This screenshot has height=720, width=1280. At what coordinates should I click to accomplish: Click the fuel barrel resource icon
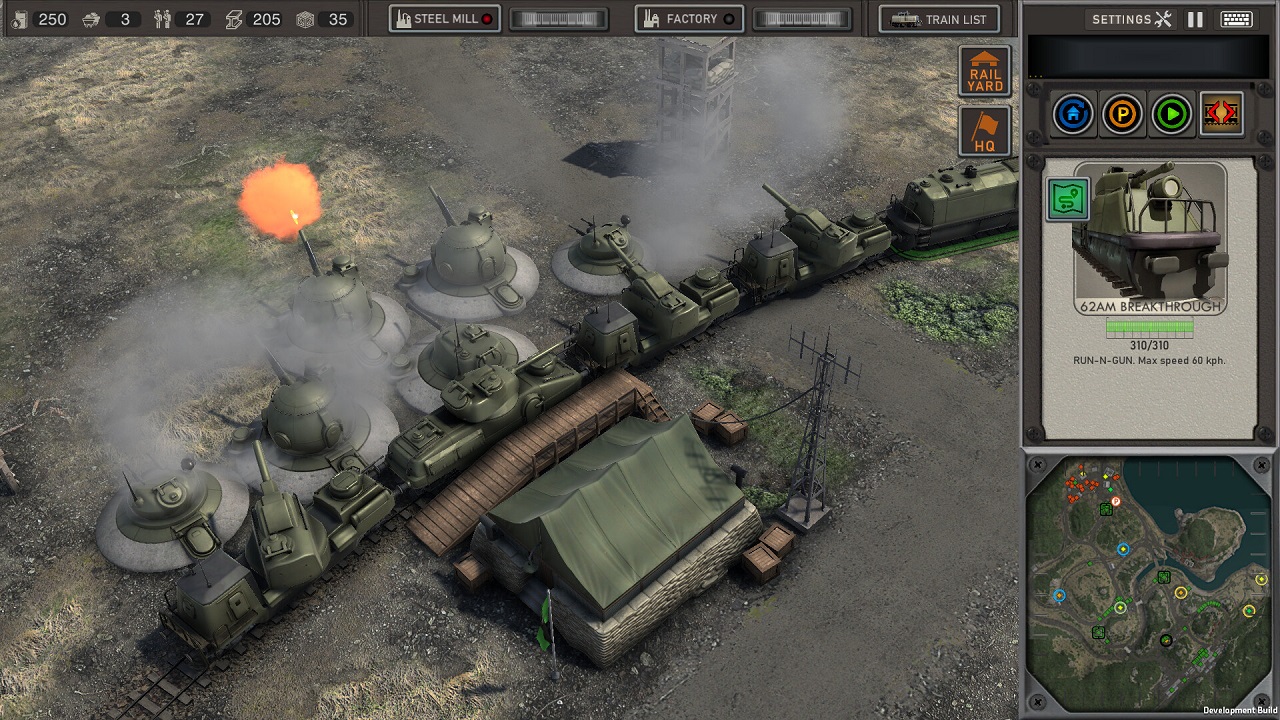click(x=18, y=18)
